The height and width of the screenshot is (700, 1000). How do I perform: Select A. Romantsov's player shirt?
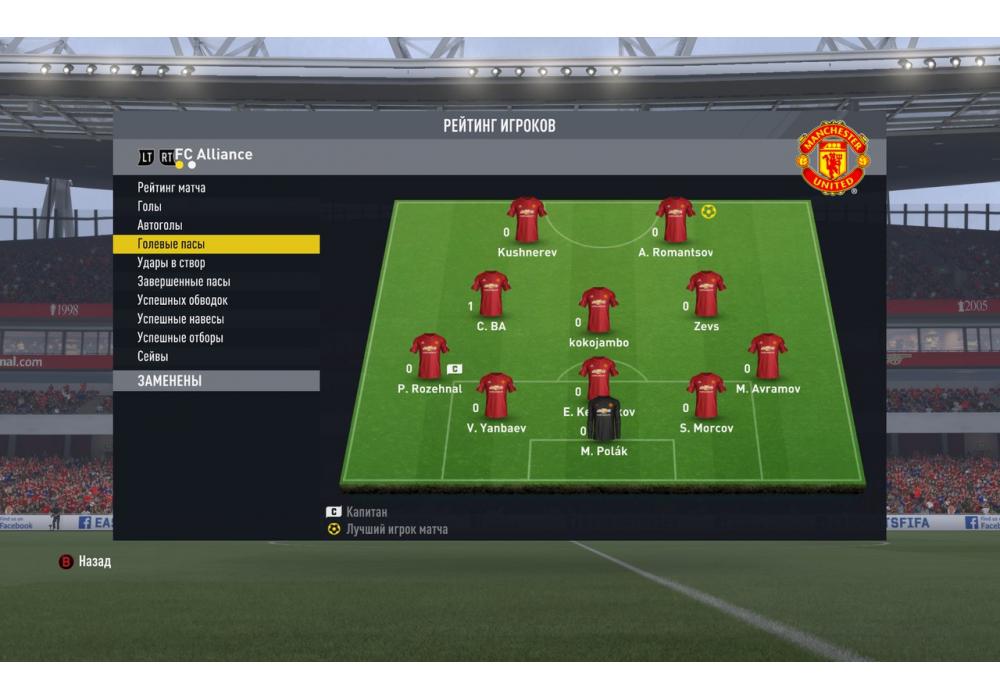[x=676, y=220]
